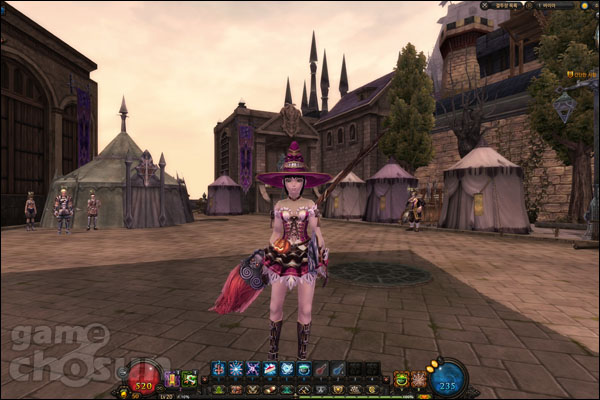
Task: Open the crossed-swords menu button at top
Action: point(485,5)
